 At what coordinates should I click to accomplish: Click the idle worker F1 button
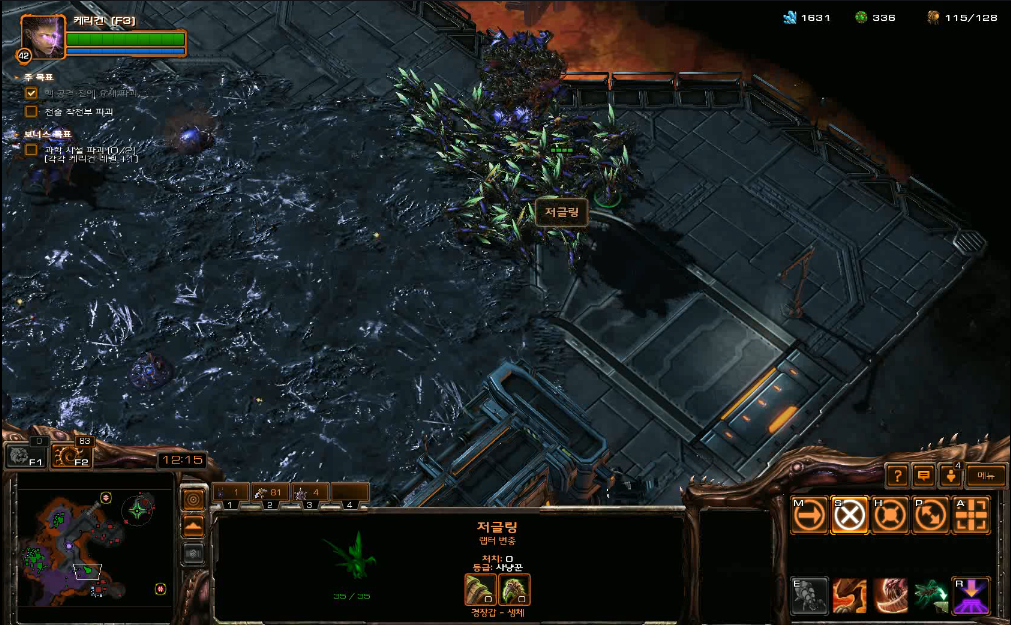pos(26,457)
